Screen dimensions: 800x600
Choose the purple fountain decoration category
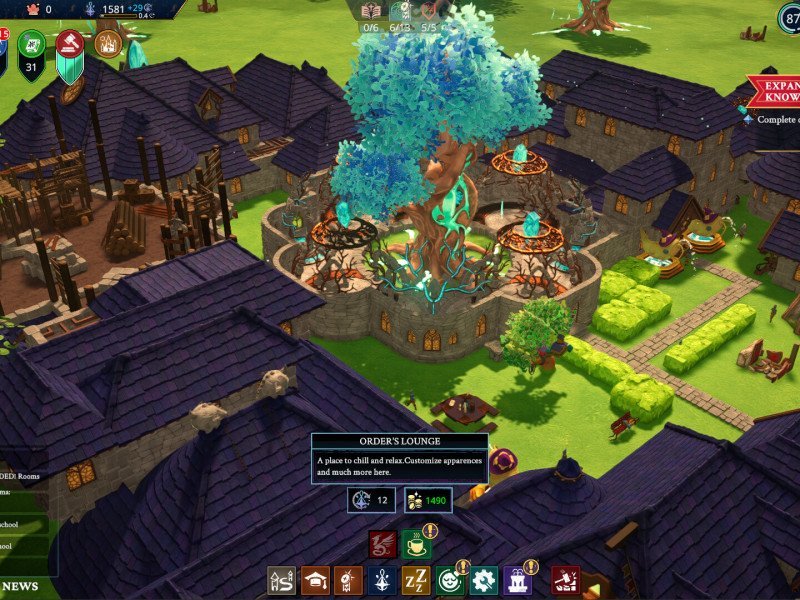click(517, 580)
